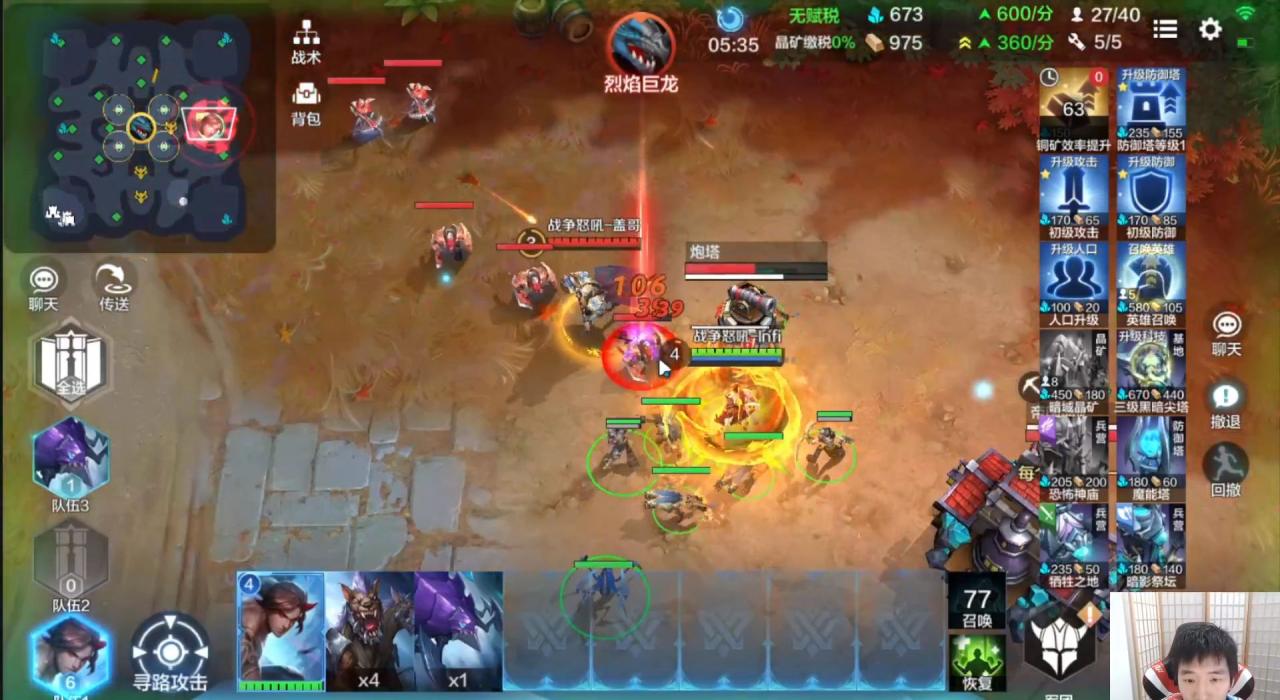Viewport: 1280px width, 700px height.
Task: Click the 烈焰巨龙 dragon boss portrait
Action: pyautogui.click(x=641, y=45)
